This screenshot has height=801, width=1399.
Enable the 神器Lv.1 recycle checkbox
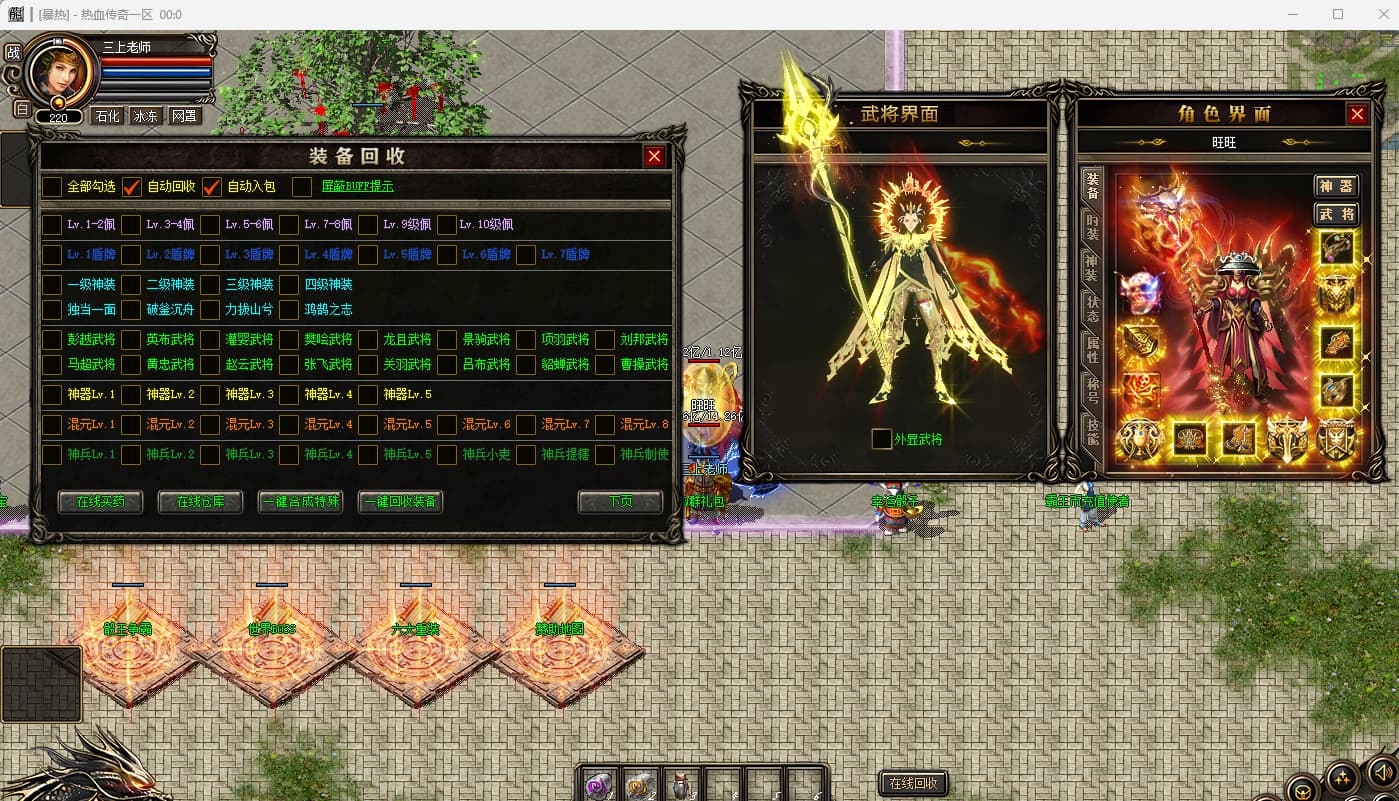tap(52, 395)
